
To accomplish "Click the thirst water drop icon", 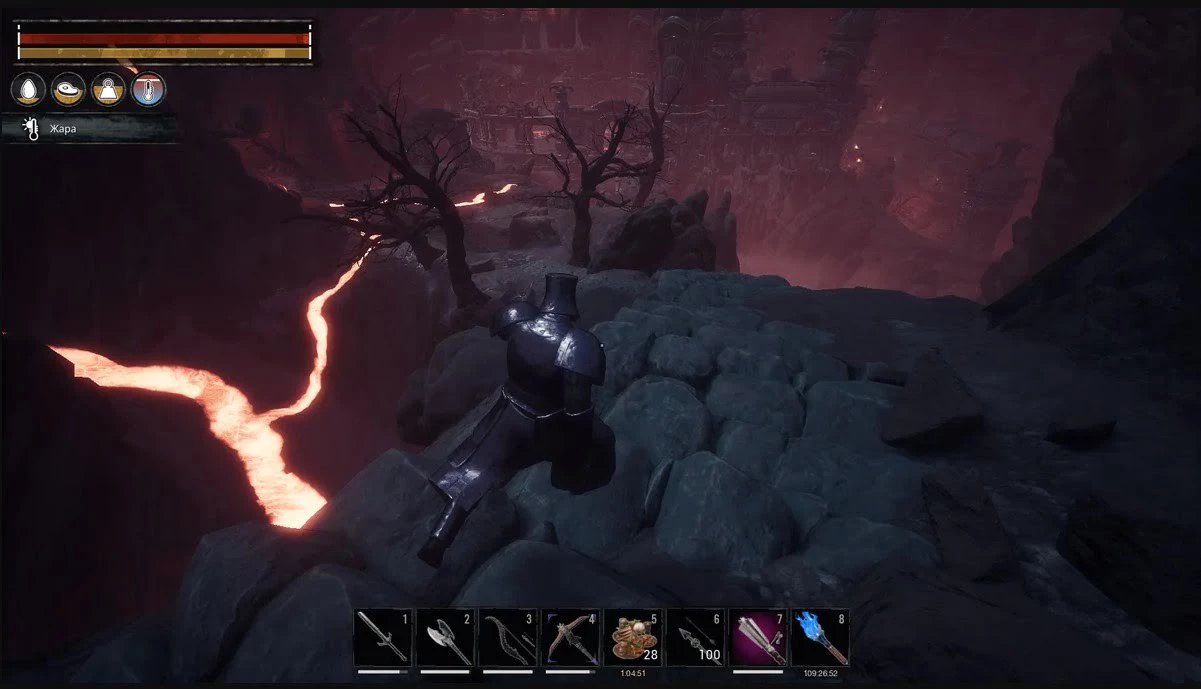I will point(28,90).
